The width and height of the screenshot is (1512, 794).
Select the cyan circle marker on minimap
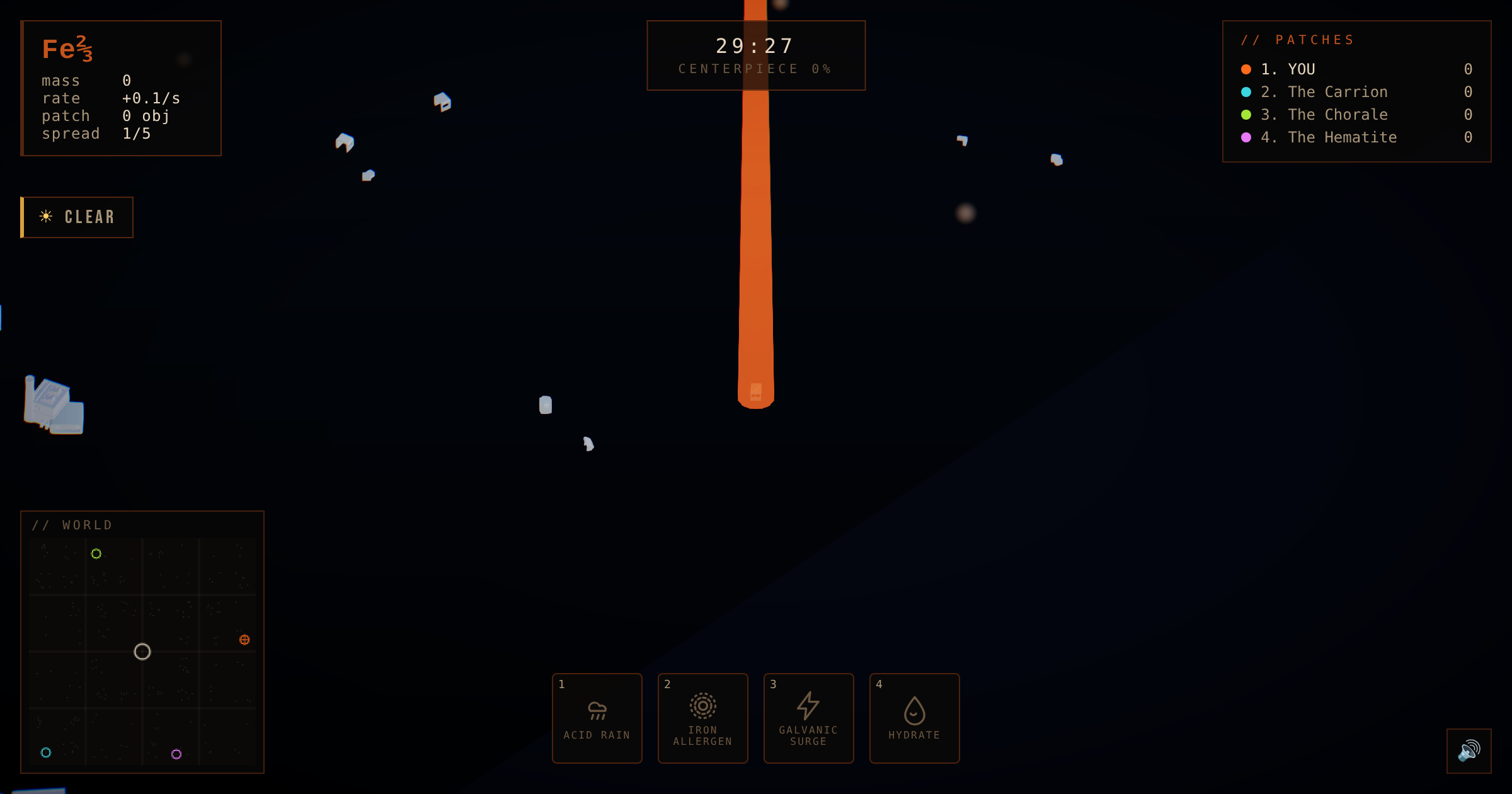click(x=46, y=752)
